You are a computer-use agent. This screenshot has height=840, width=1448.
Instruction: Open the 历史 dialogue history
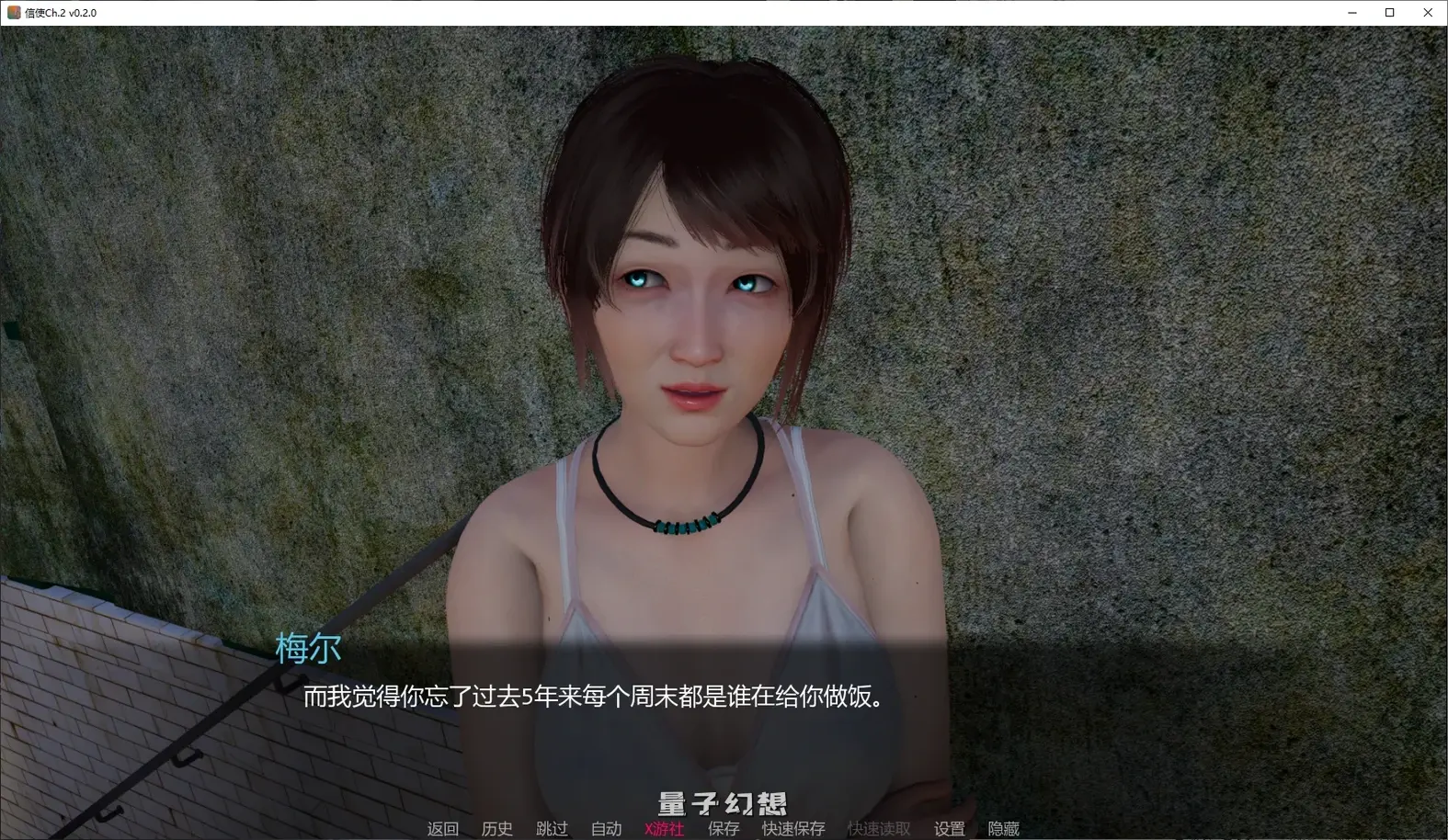(x=497, y=828)
